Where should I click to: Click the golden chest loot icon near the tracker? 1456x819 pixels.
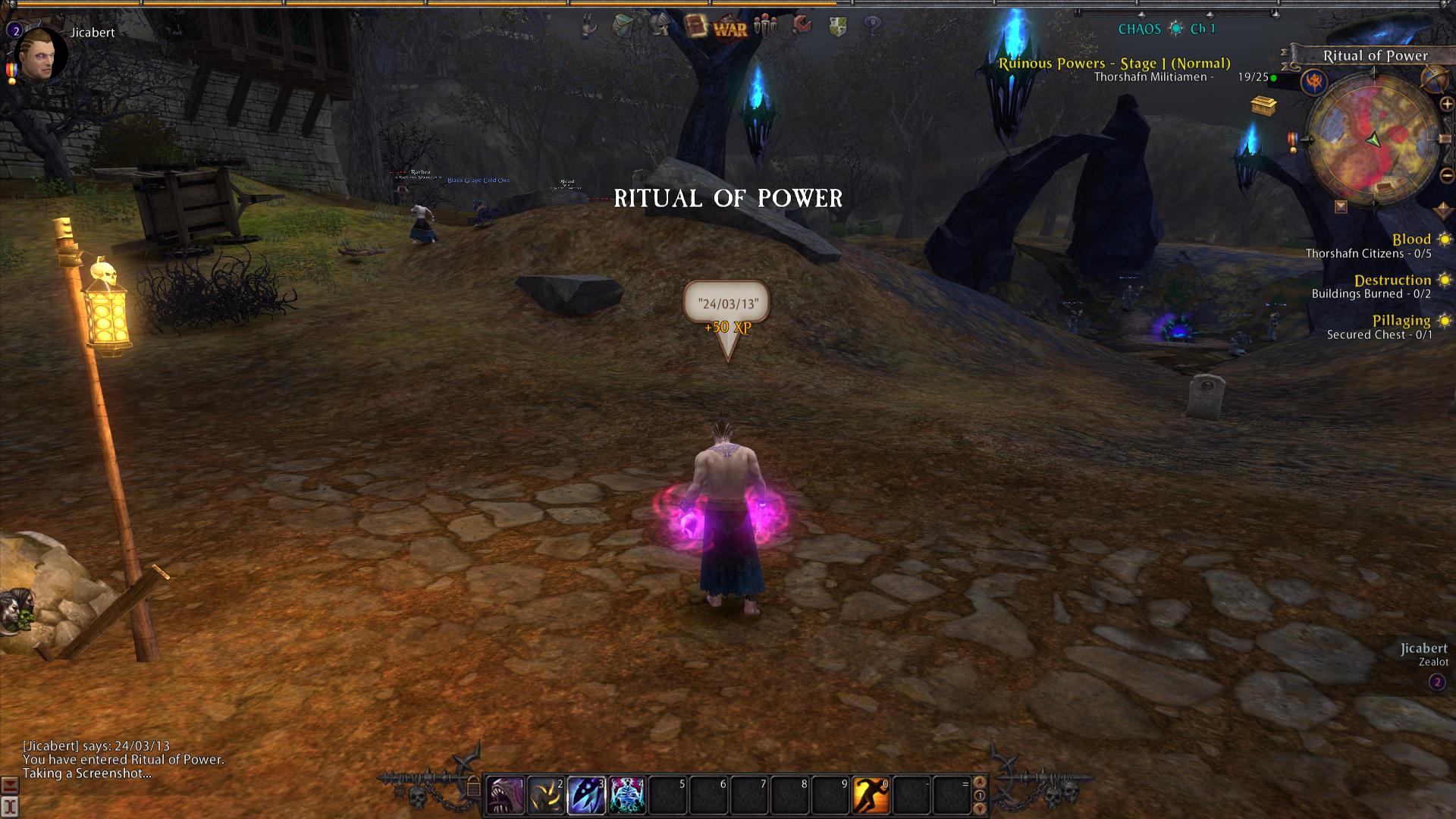[x=1263, y=105]
